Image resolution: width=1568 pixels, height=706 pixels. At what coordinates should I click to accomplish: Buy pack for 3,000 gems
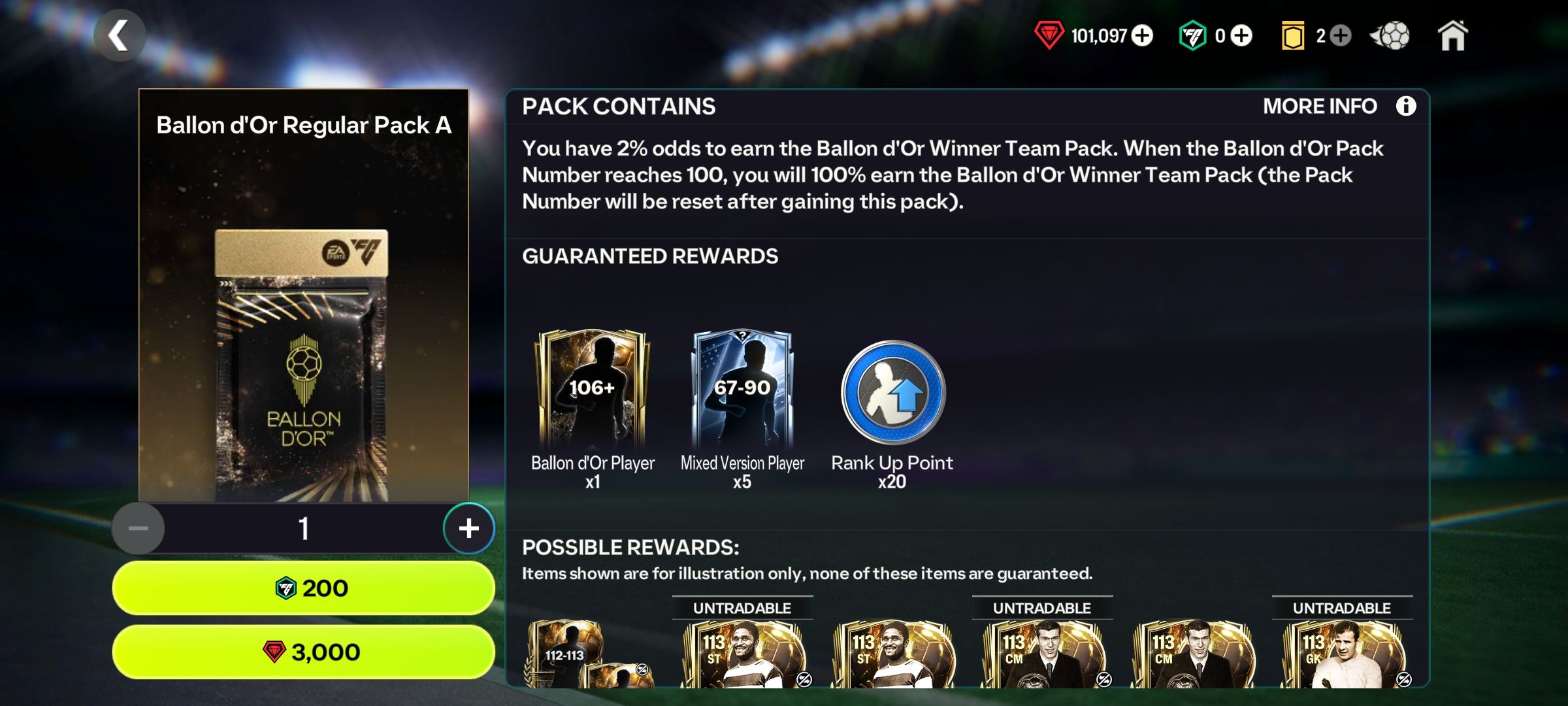[303, 652]
